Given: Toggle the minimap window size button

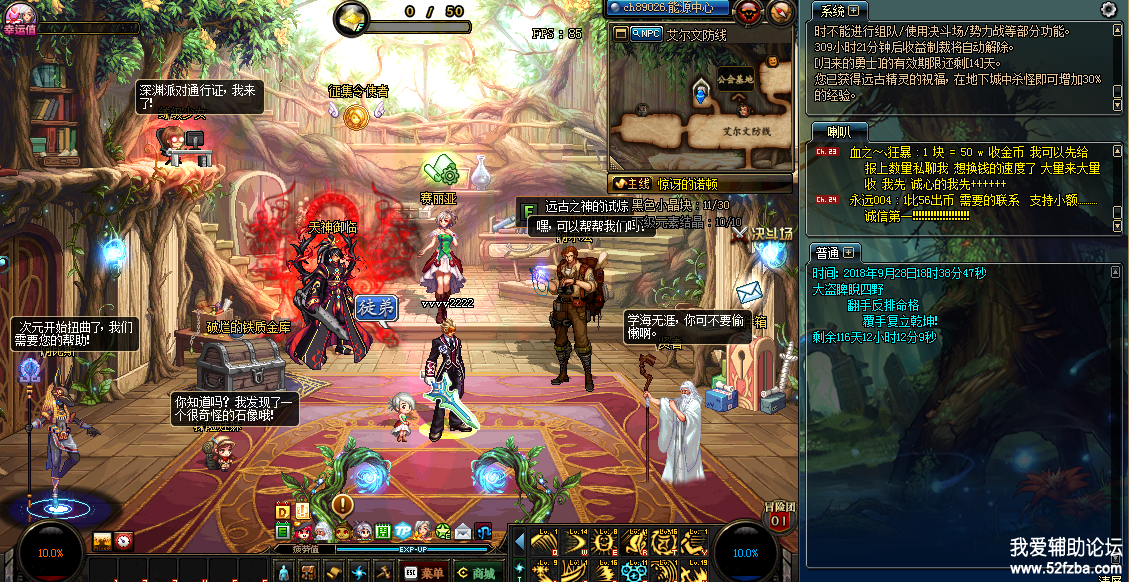Looking at the screenshot, I should [x=621, y=33].
